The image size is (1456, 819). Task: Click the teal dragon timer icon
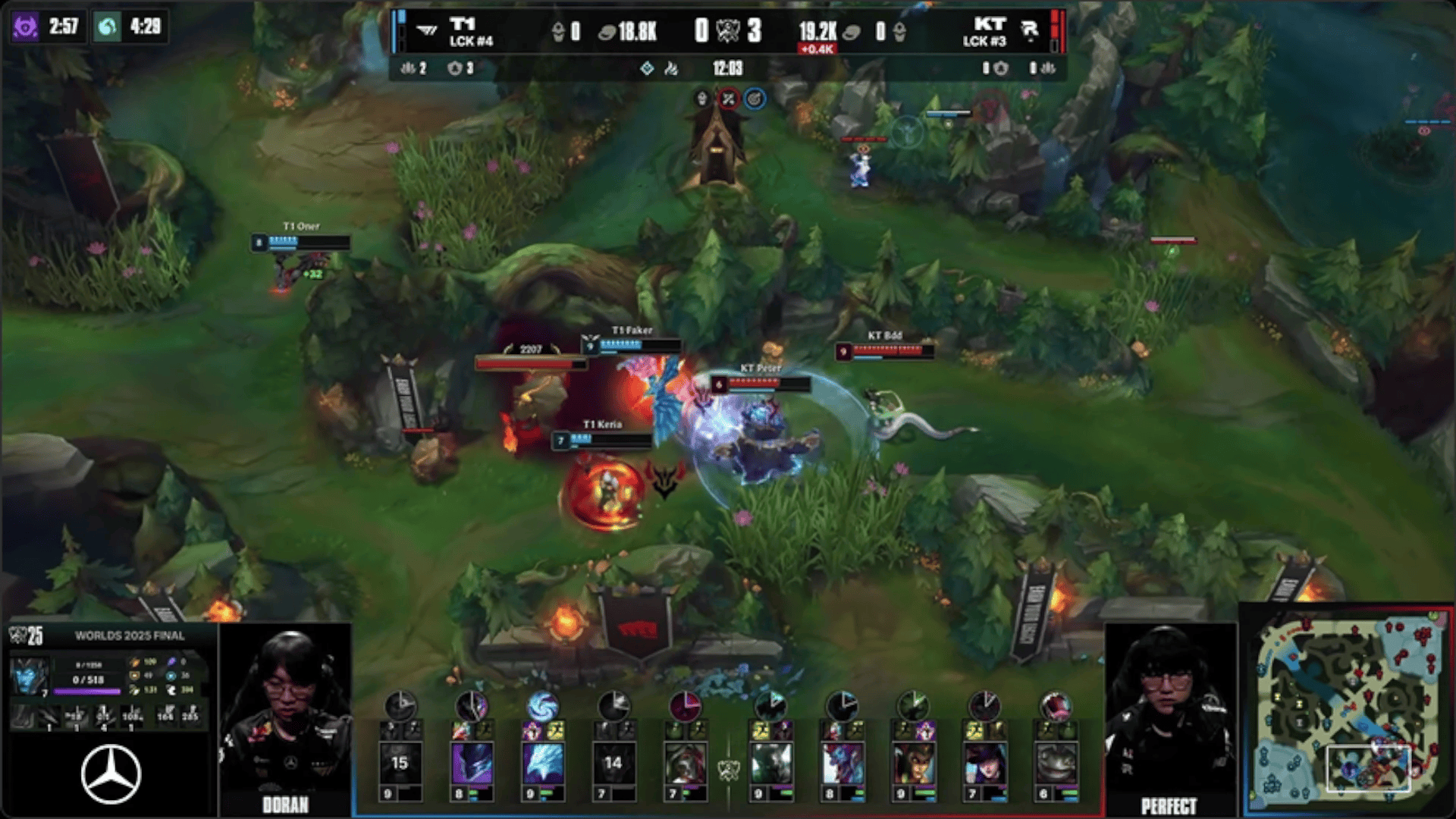(108, 27)
